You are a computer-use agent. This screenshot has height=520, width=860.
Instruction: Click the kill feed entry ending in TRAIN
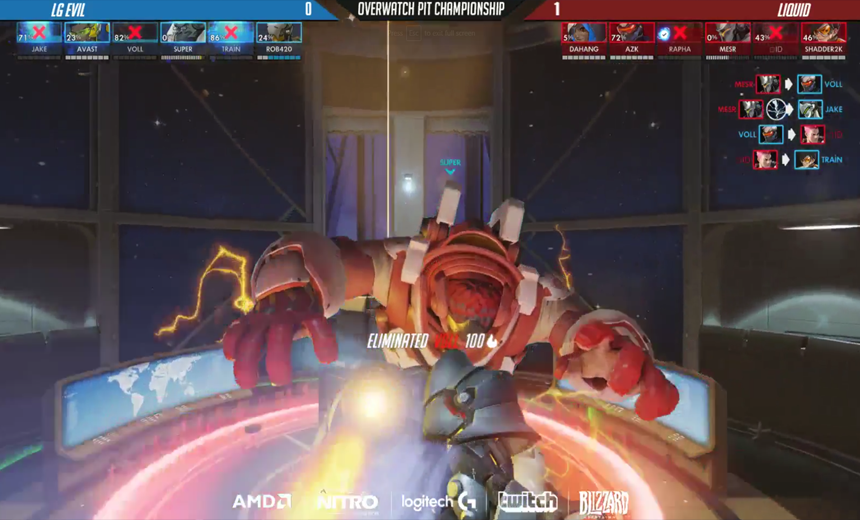coord(791,159)
